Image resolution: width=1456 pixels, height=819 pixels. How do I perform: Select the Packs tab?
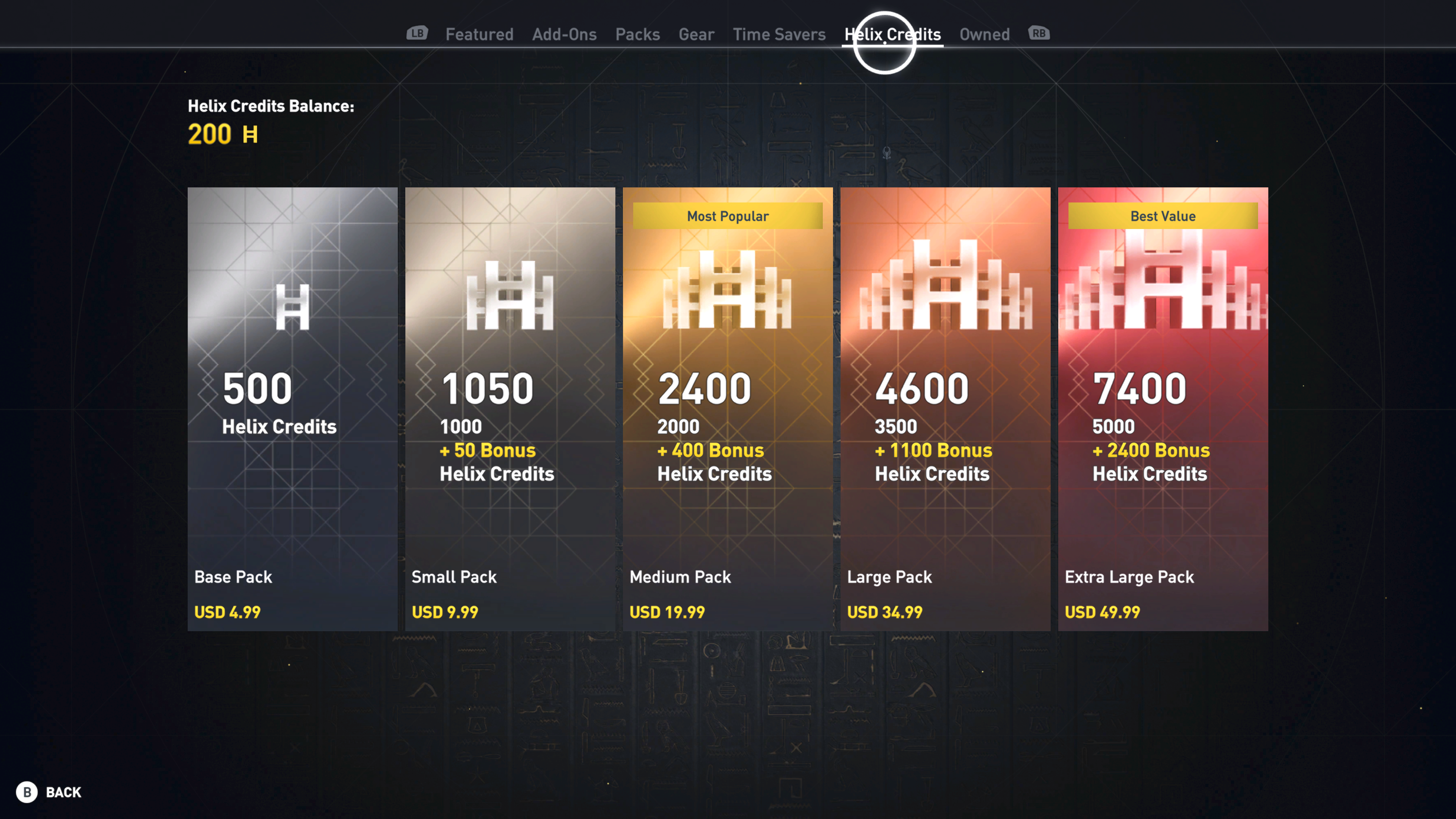coord(637,35)
